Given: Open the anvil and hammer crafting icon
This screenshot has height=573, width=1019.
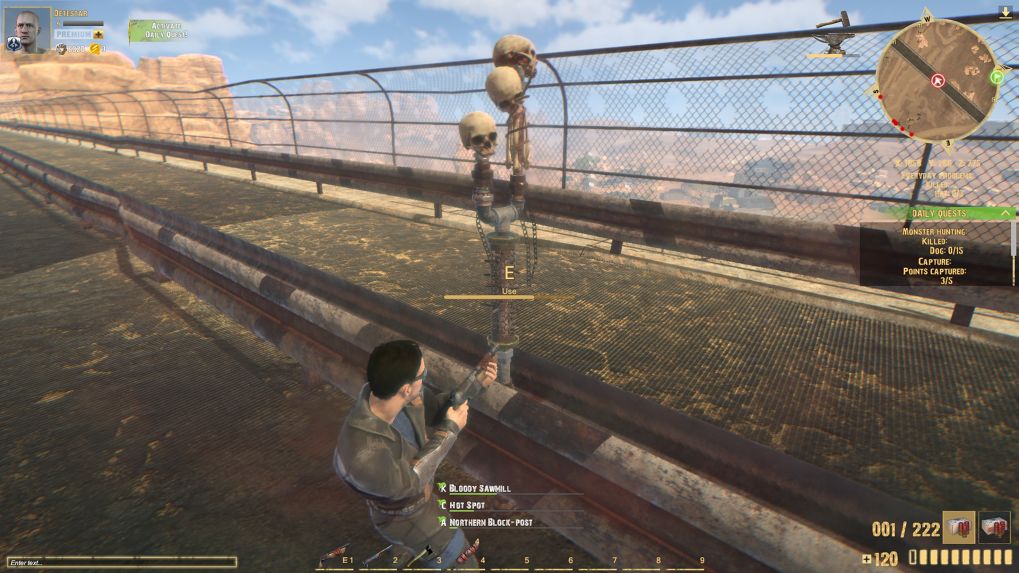Looking at the screenshot, I should (832, 35).
